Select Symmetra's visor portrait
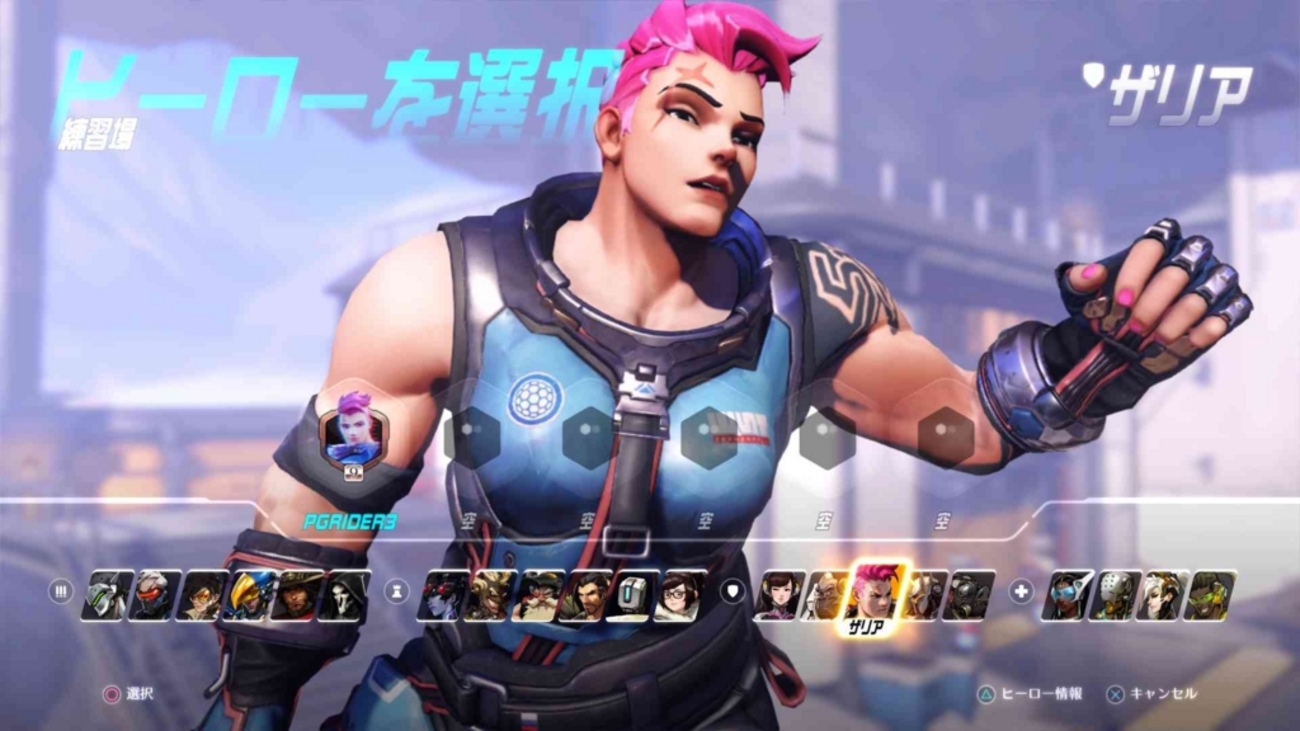1300x731 pixels. pyautogui.click(x=1066, y=595)
